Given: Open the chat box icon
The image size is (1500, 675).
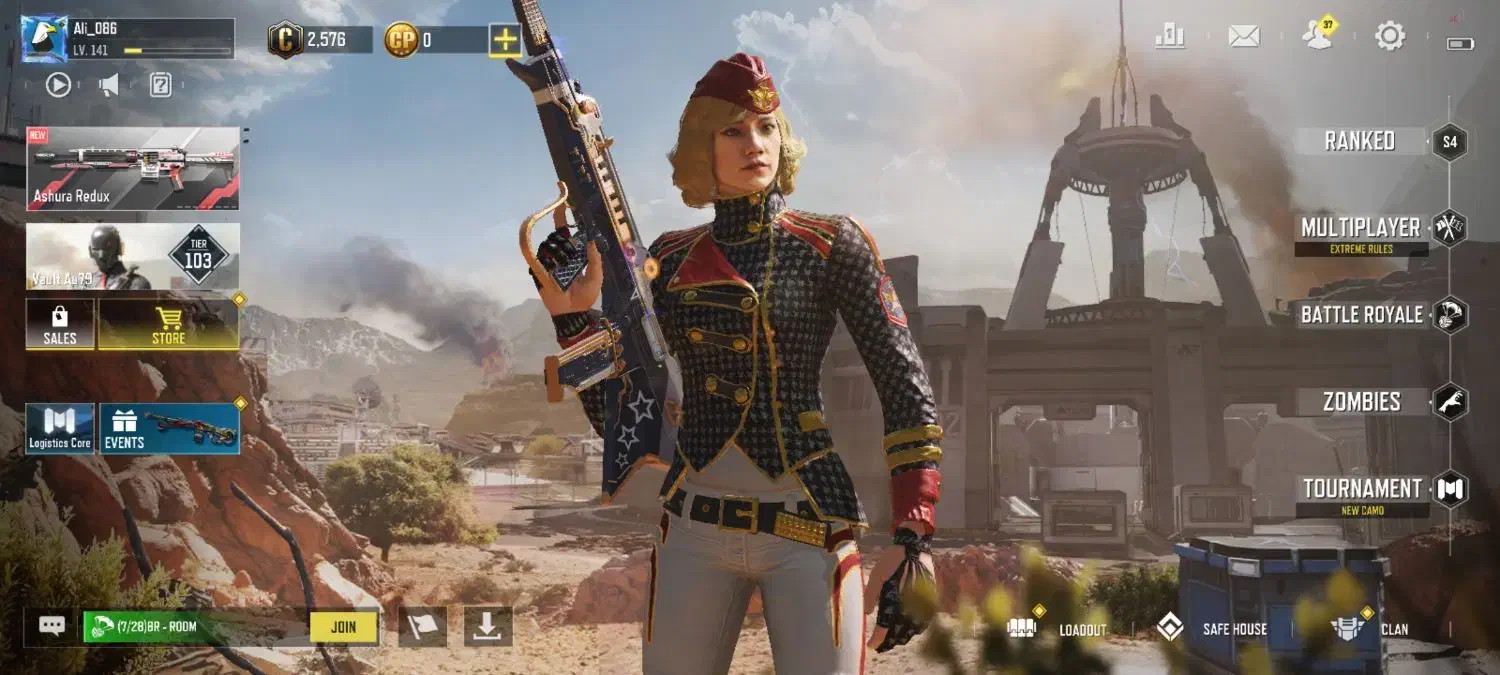Looking at the screenshot, I should pyautogui.click(x=52, y=626).
